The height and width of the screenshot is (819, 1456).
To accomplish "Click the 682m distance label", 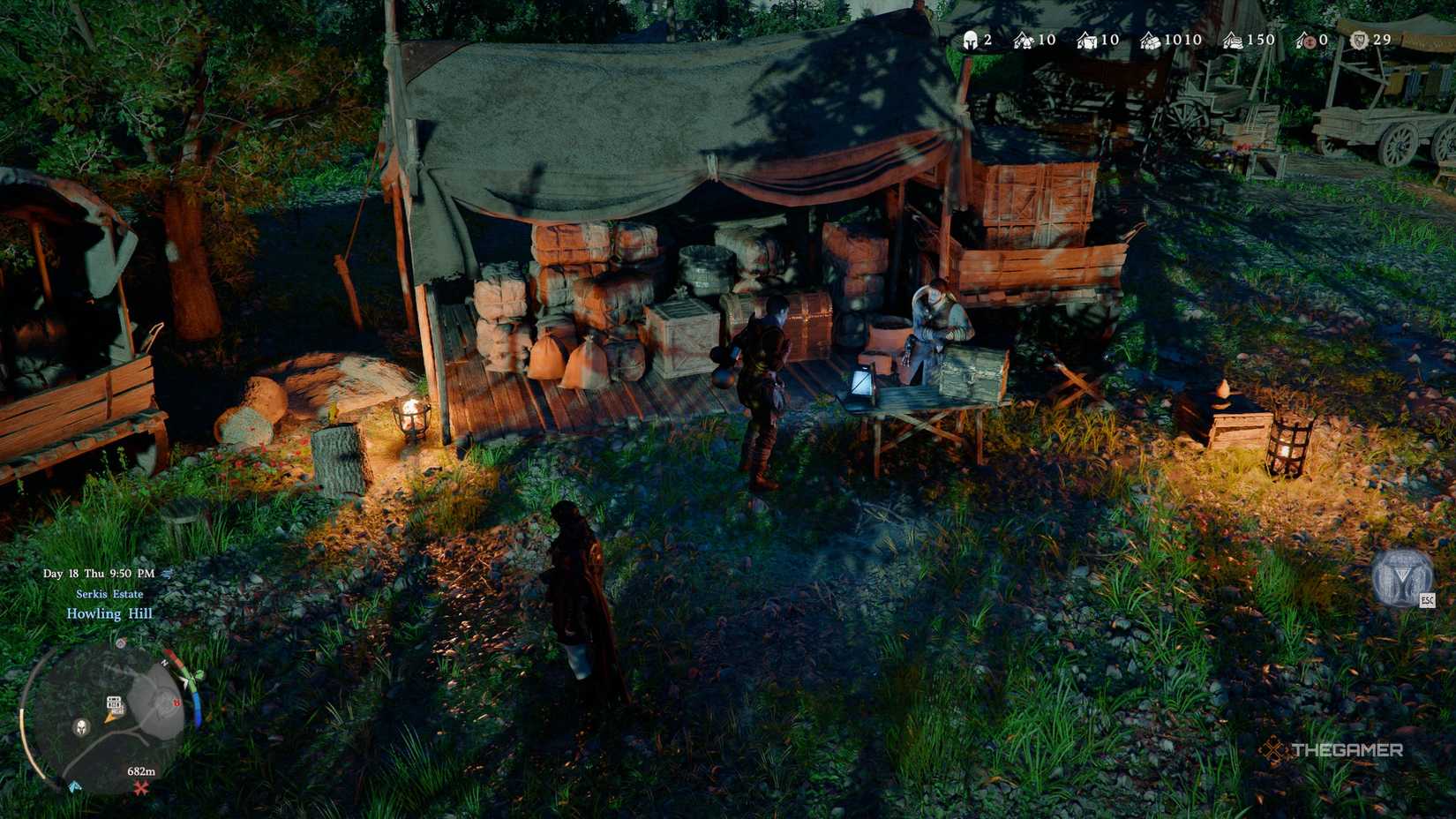I will tap(141, 771).
